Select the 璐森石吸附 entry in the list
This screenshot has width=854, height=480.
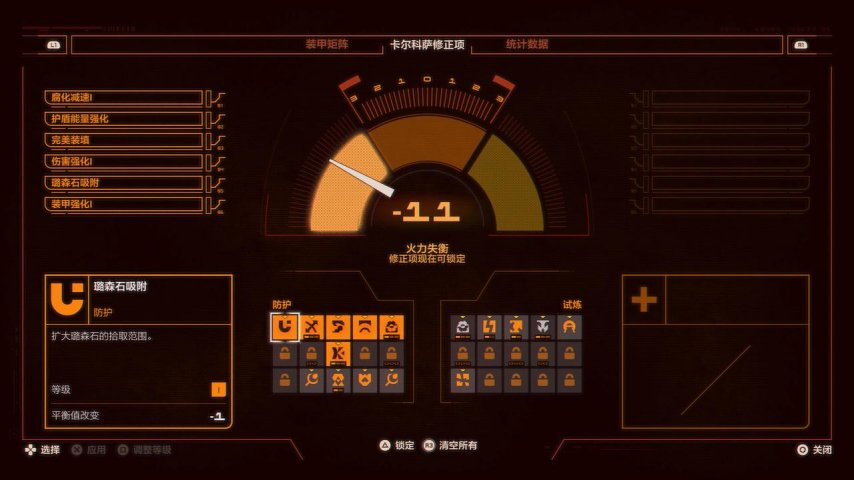coord(125,183)
